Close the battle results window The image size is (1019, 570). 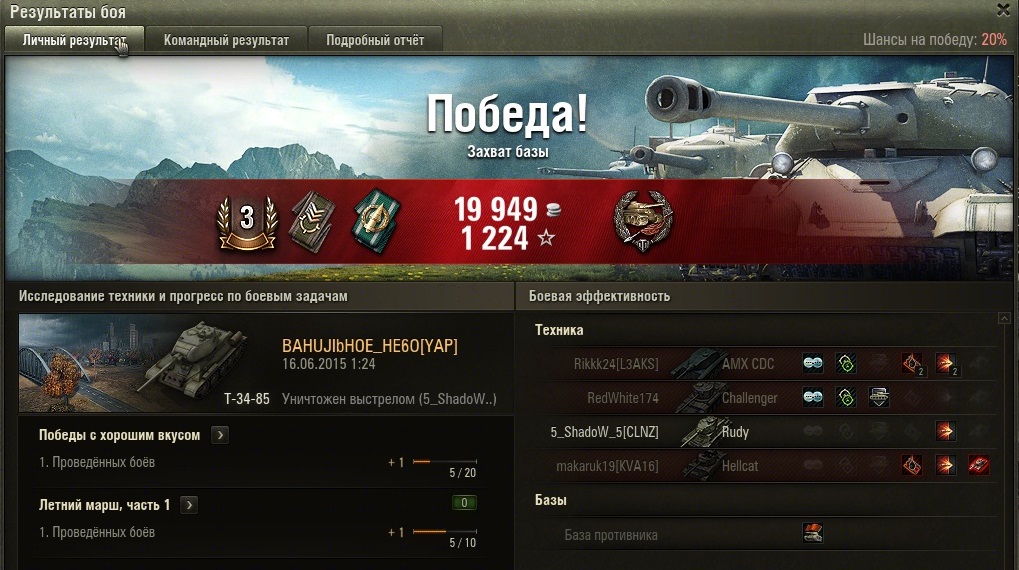[1003, 10]
